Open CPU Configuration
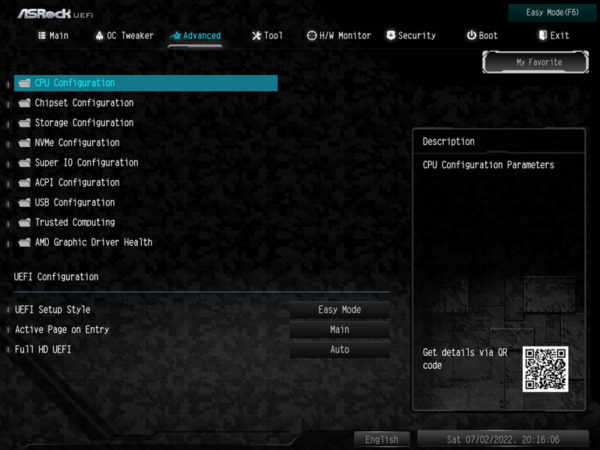 (75, 83)
